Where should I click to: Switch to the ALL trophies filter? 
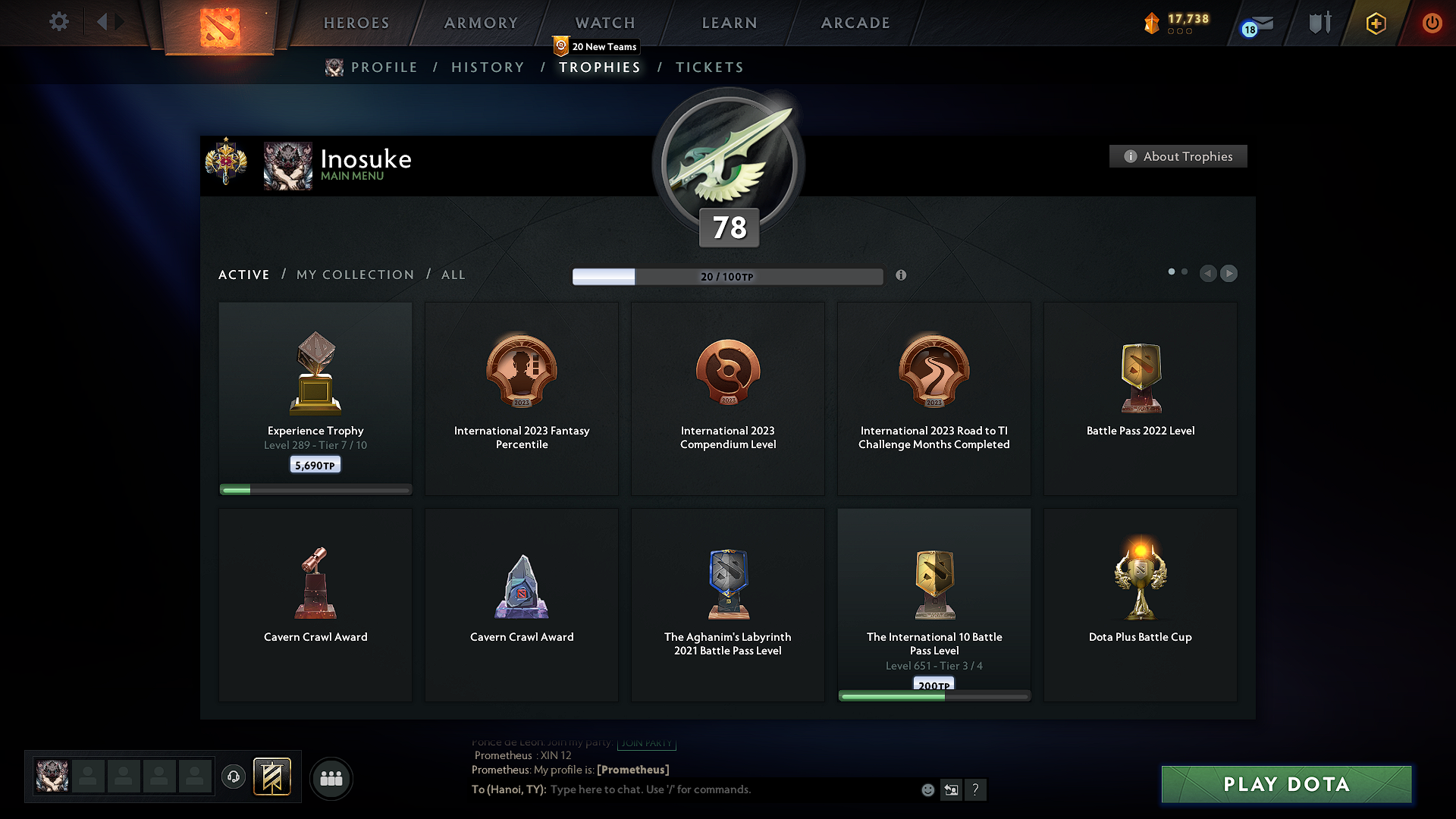point(453,275)
